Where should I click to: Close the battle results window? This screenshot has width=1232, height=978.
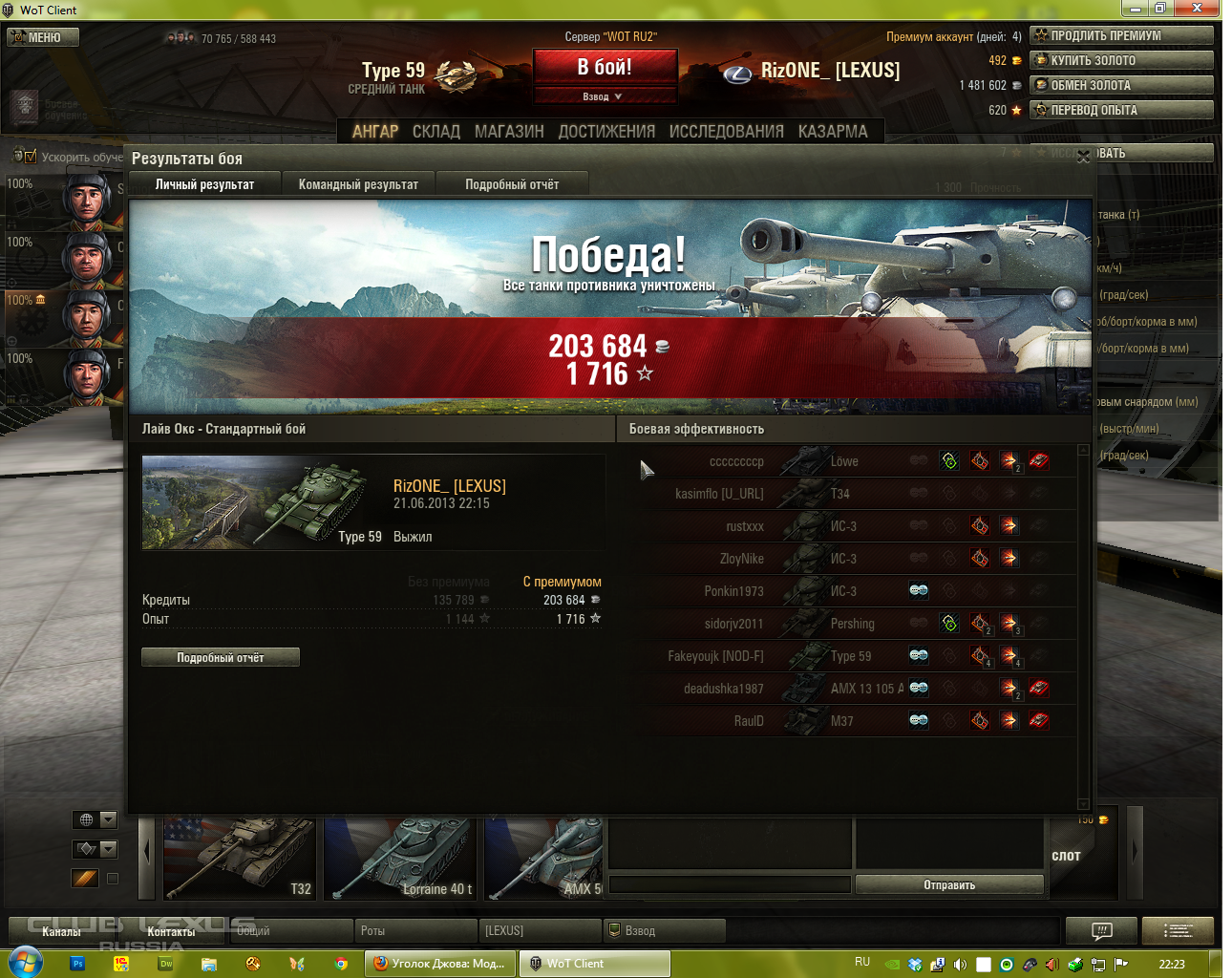tap(1083, 157)
